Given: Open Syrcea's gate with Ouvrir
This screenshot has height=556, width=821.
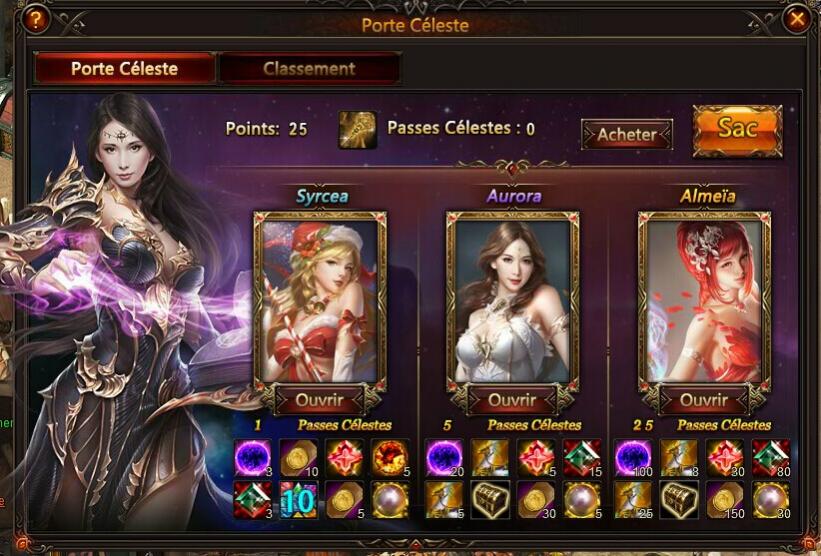Looking at the screenshot, I should [320, 400].
